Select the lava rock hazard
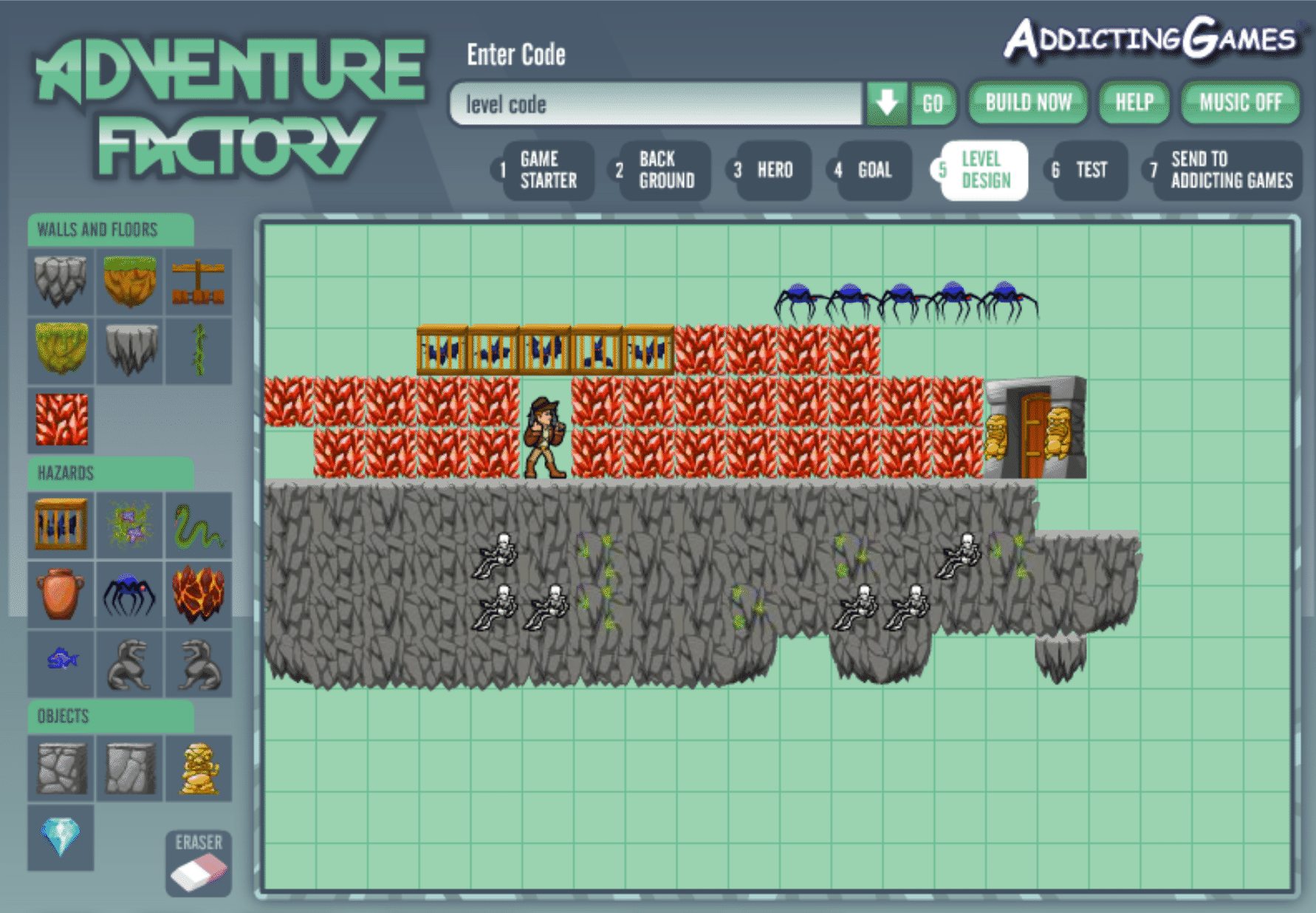The height and width of the screenshot is (913, 1316). (x=199, y=595)
